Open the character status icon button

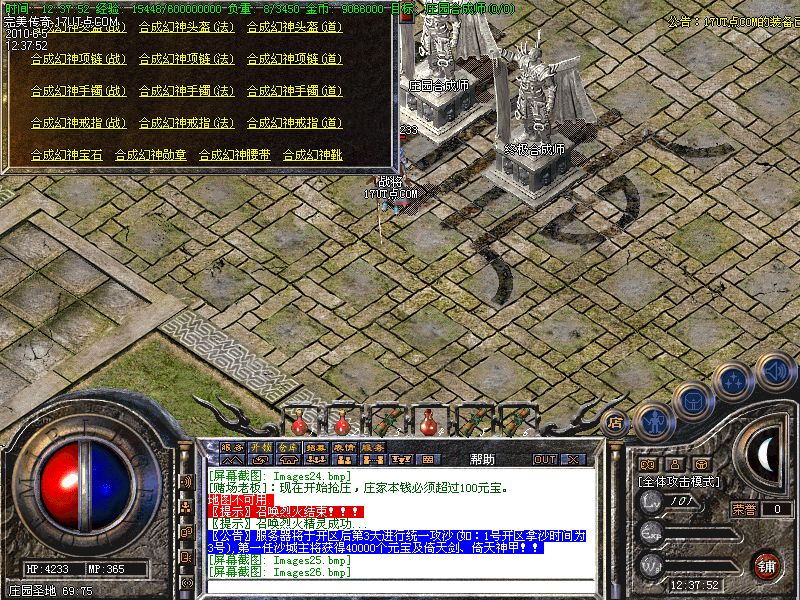tap(654, 421)
